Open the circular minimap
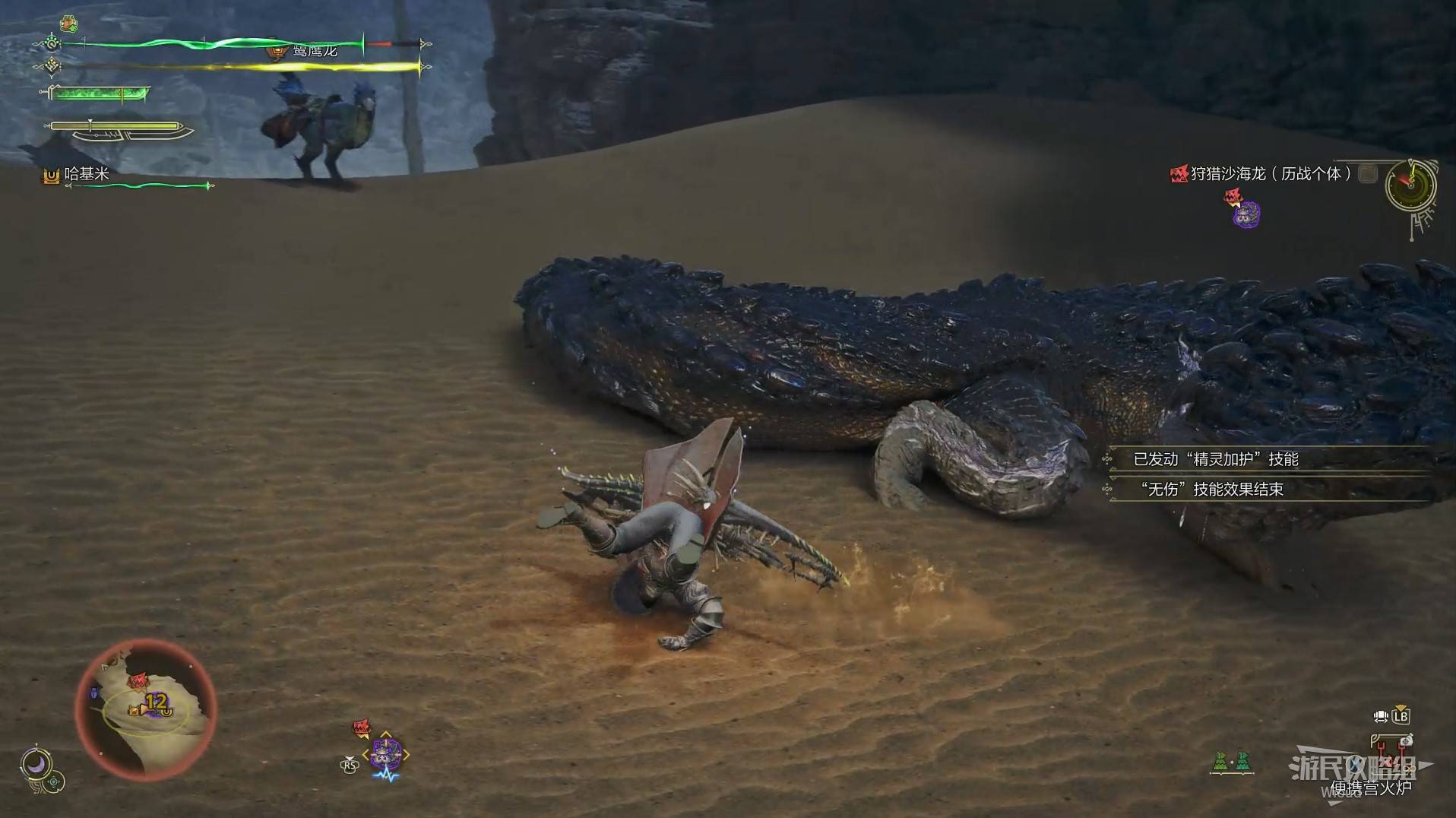 [x=146, y=709]
